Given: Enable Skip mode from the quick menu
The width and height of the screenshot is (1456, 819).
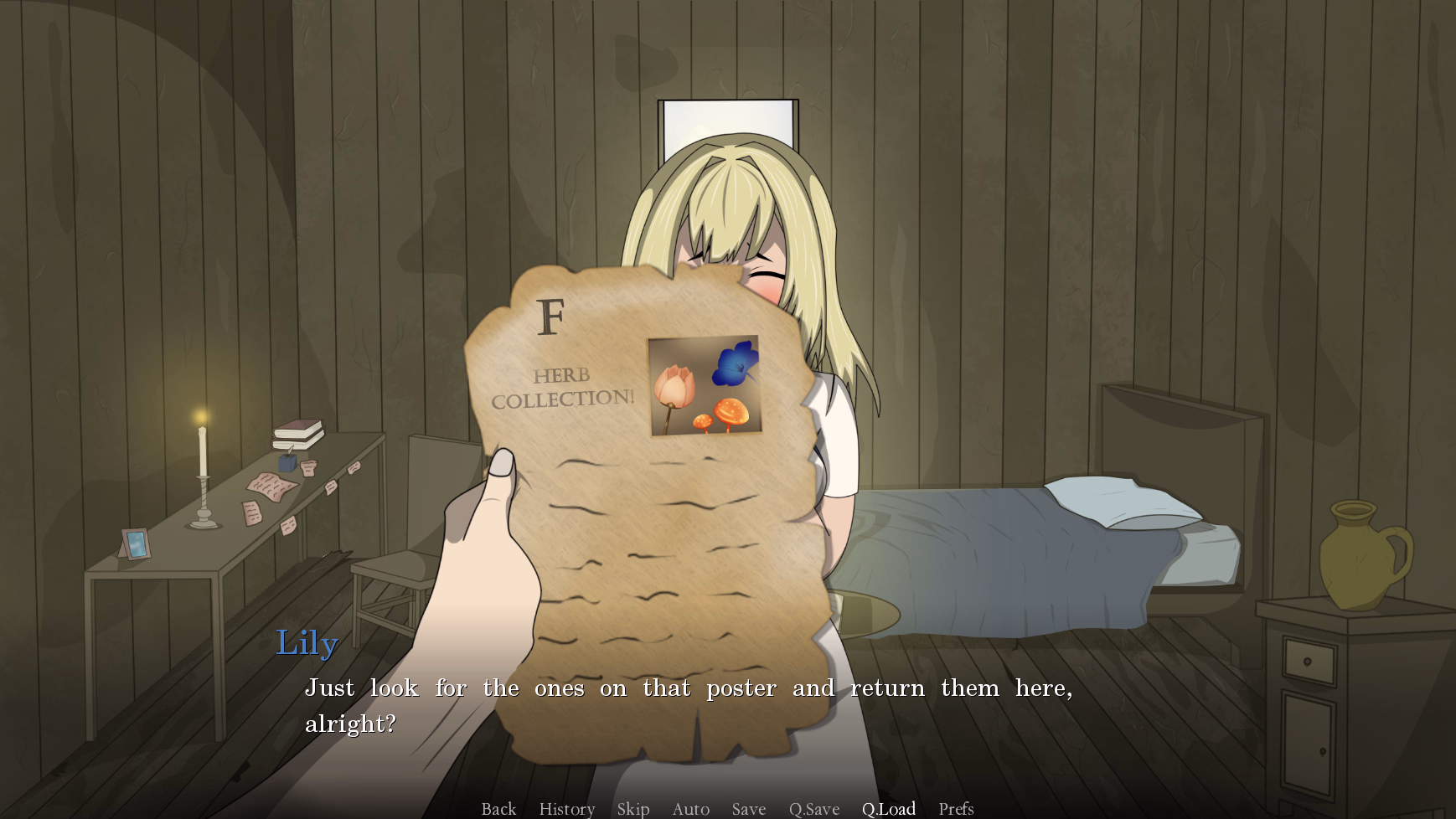Looking at the screenshot, I should click(x=633, y=807).
